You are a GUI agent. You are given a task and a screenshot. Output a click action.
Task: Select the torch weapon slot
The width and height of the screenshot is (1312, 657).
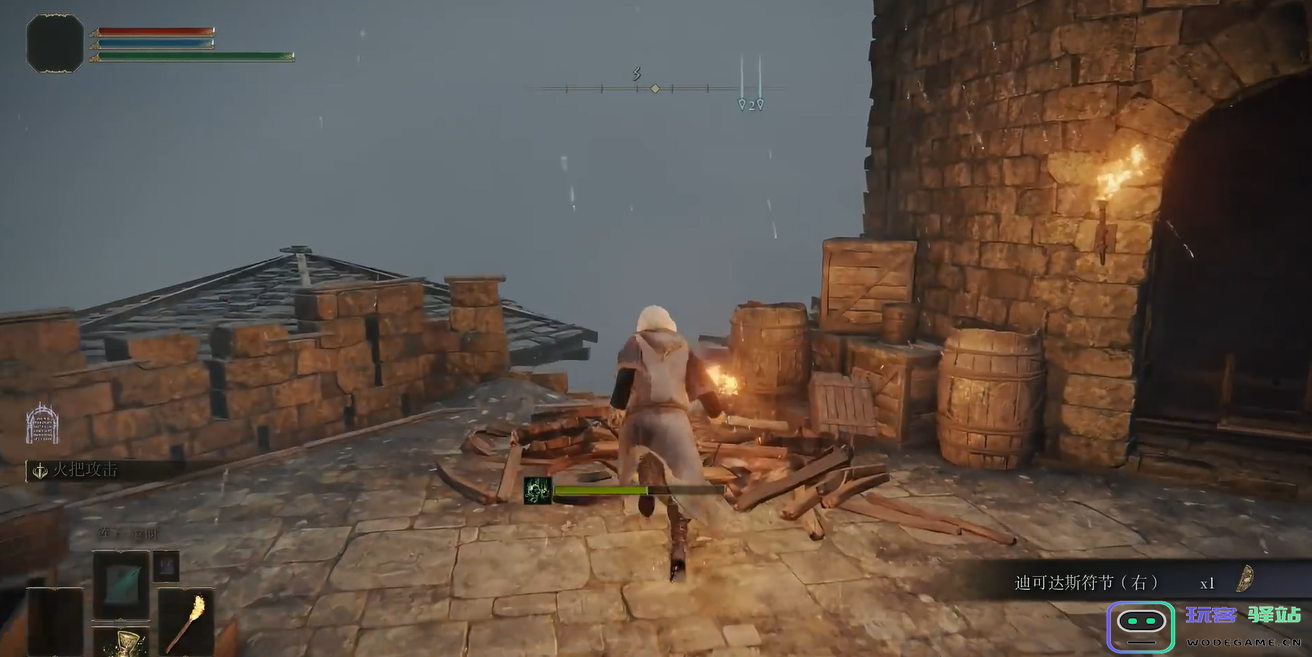pos(186,622)
